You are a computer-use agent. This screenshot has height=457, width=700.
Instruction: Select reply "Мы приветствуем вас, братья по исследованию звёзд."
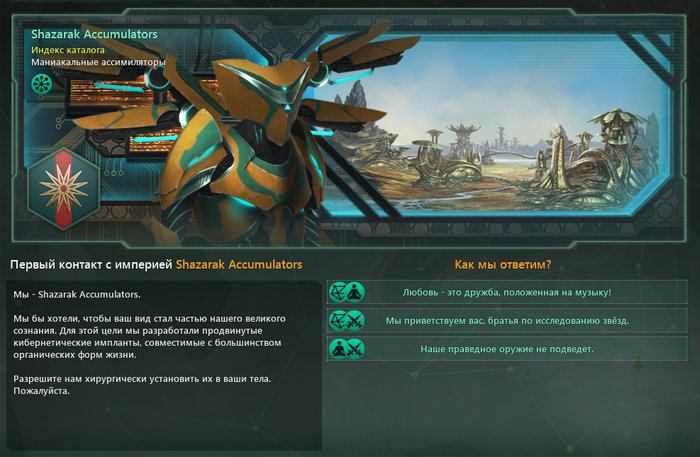pyautogui.click(x=507, y=320)
